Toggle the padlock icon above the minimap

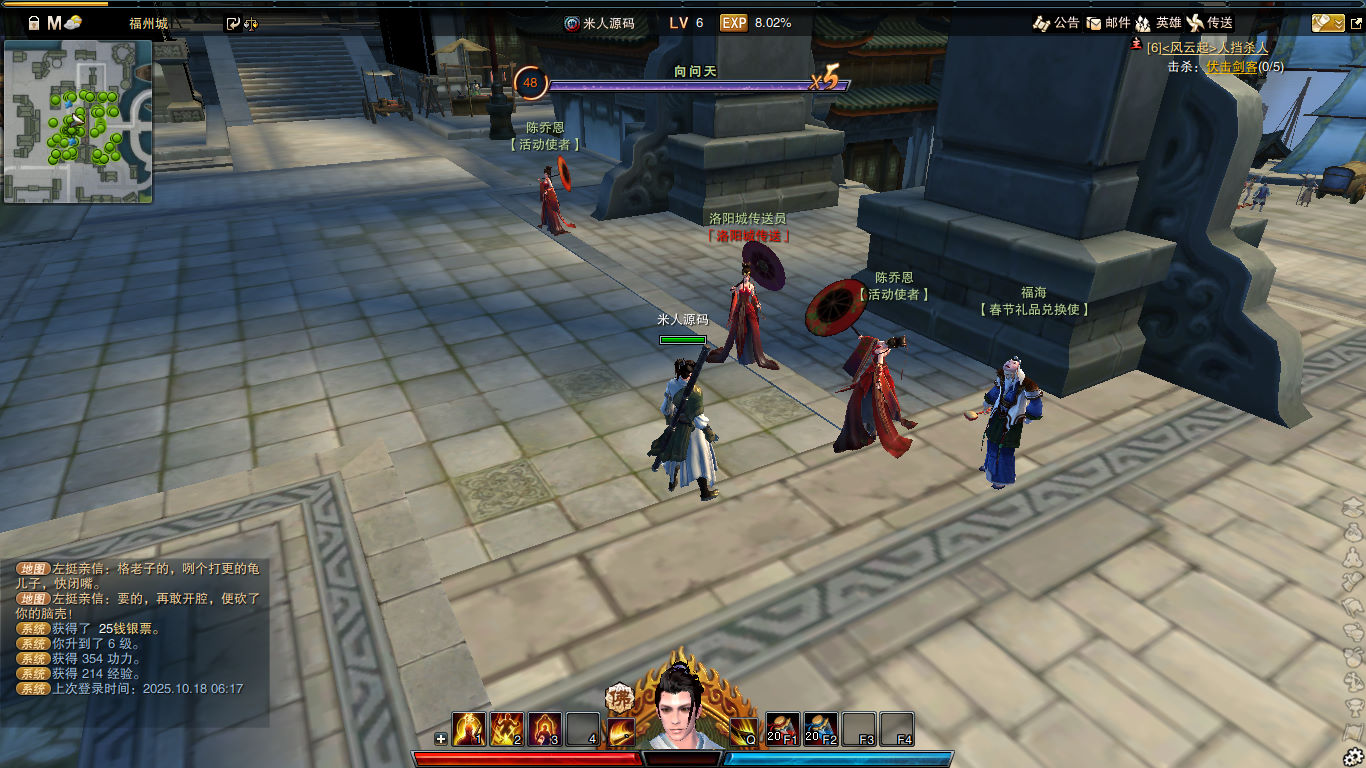pyautogui.click(x=33, y=23)
